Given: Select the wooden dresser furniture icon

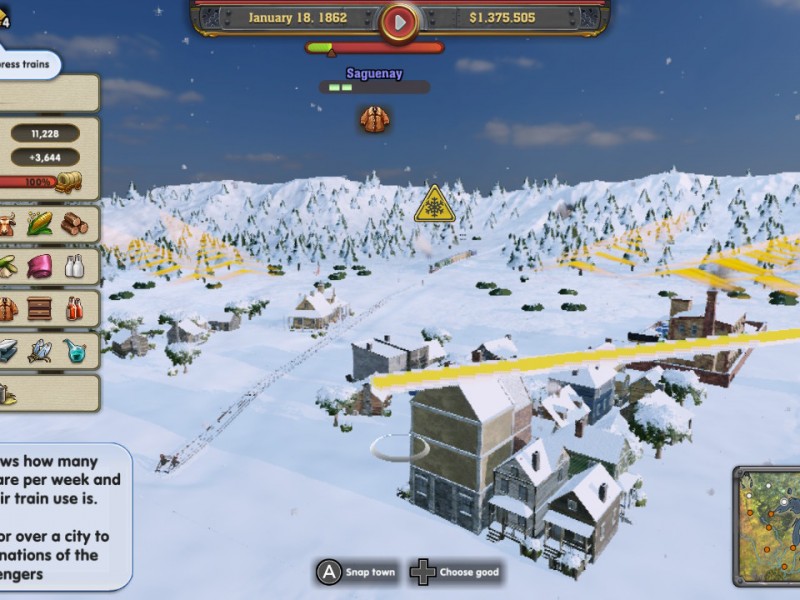Looking at the screenshot, I should click(x=40, y=308).
